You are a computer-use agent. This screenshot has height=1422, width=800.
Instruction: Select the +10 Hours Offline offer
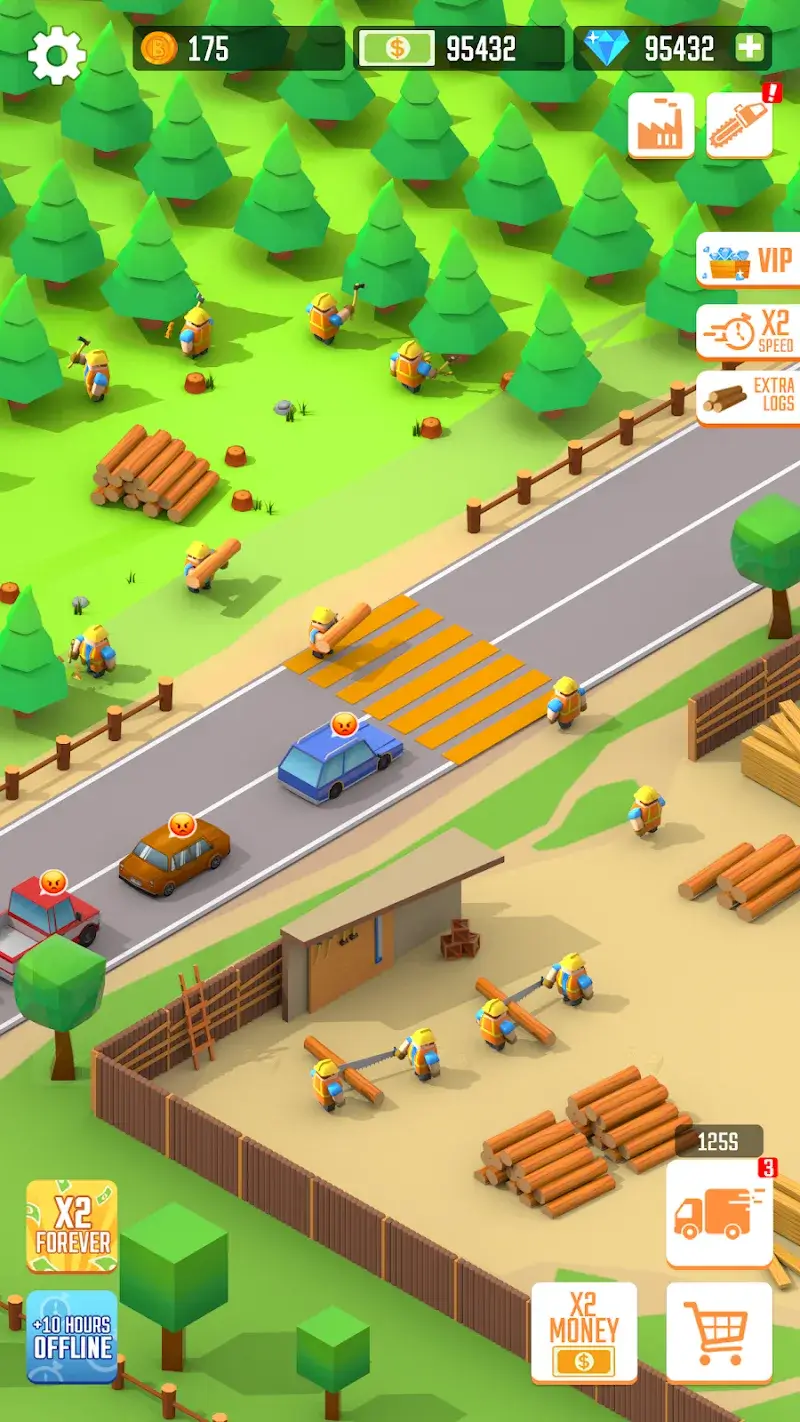tap(72, 1336)
